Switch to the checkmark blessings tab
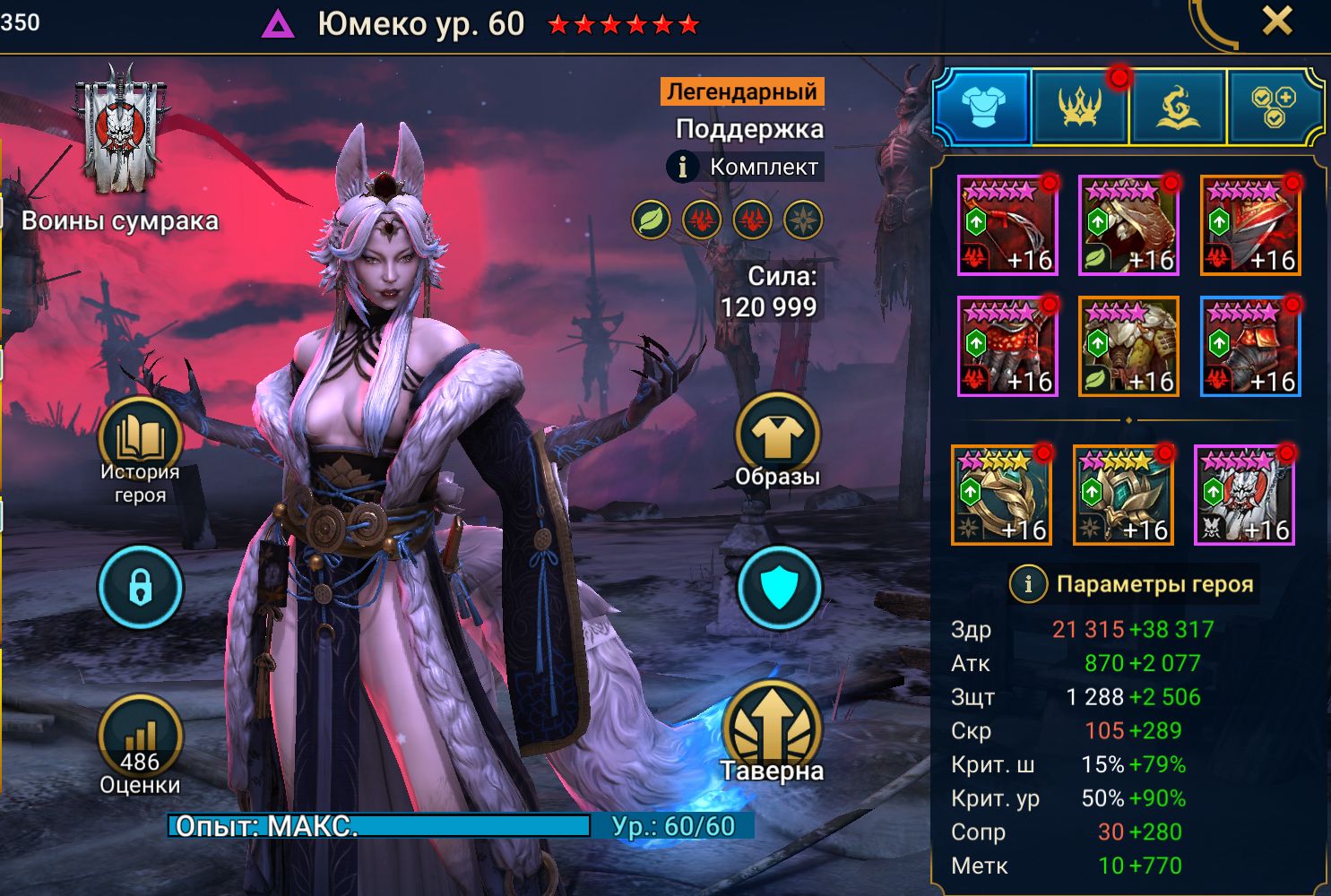The width and height of the screenshot is (1331, 896). pos(1274,107)
